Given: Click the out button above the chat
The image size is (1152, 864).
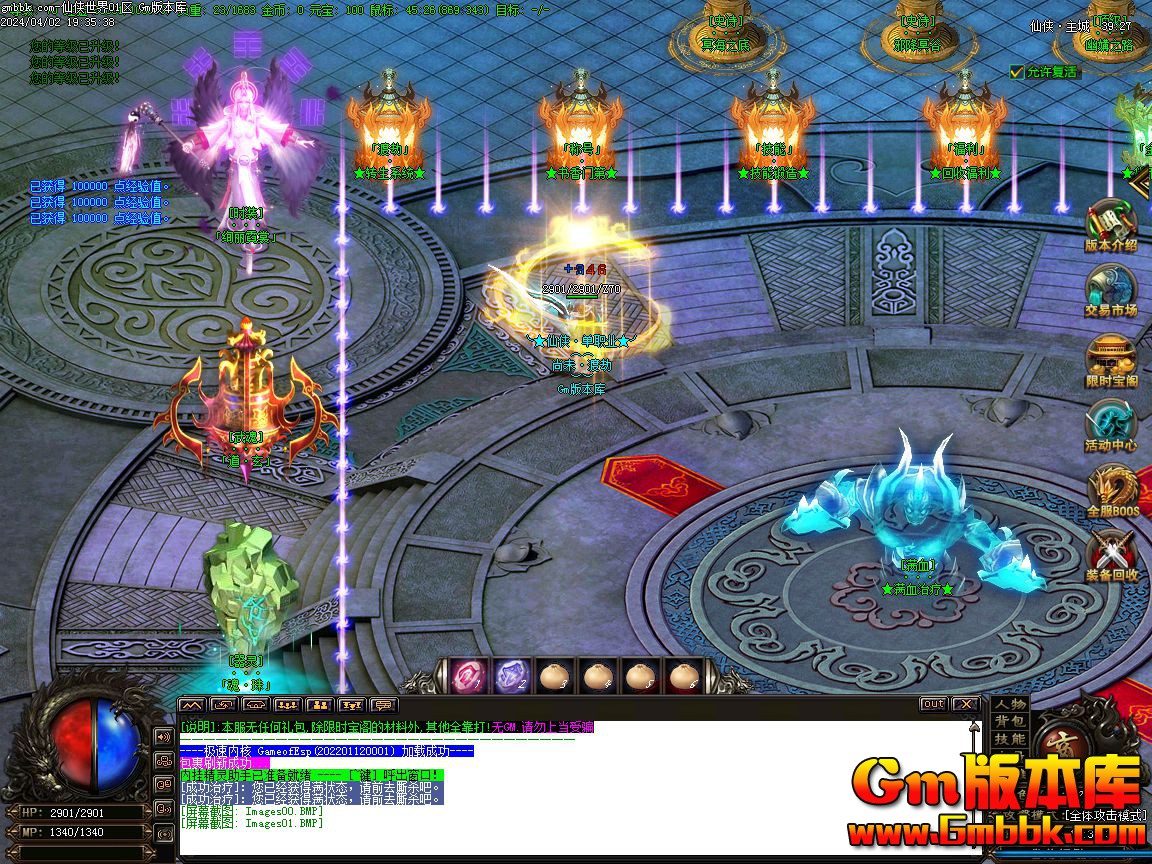Looking at the screenshot, I should tap(932, 704).
